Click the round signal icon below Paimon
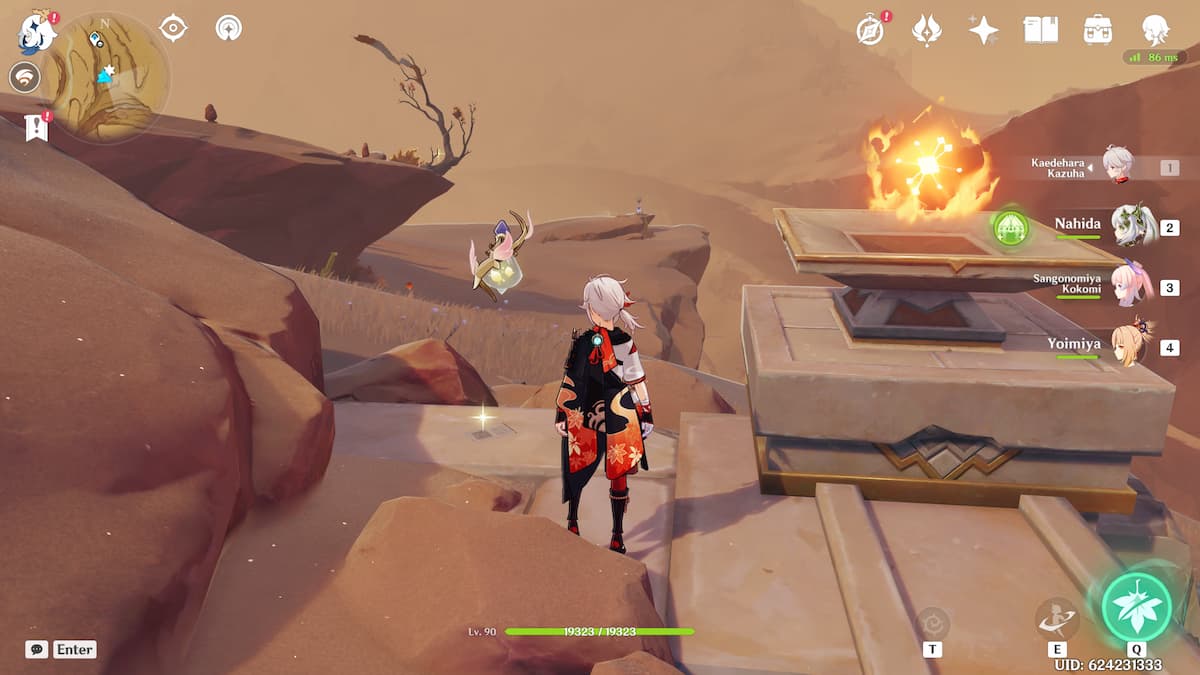Viewport: 1200px width, 675px height. point(24,77)
